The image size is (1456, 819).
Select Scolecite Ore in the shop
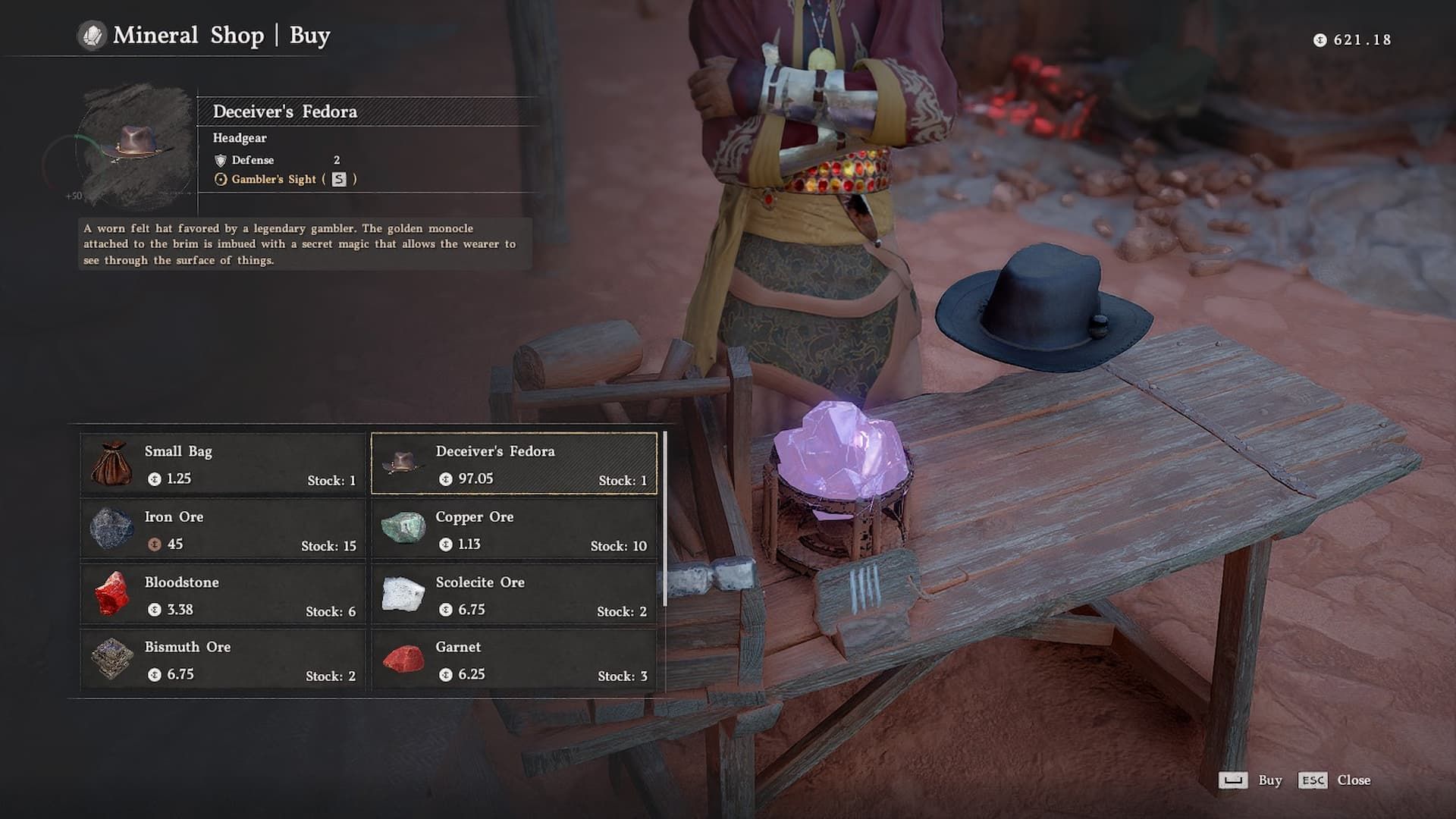(514, 595)
